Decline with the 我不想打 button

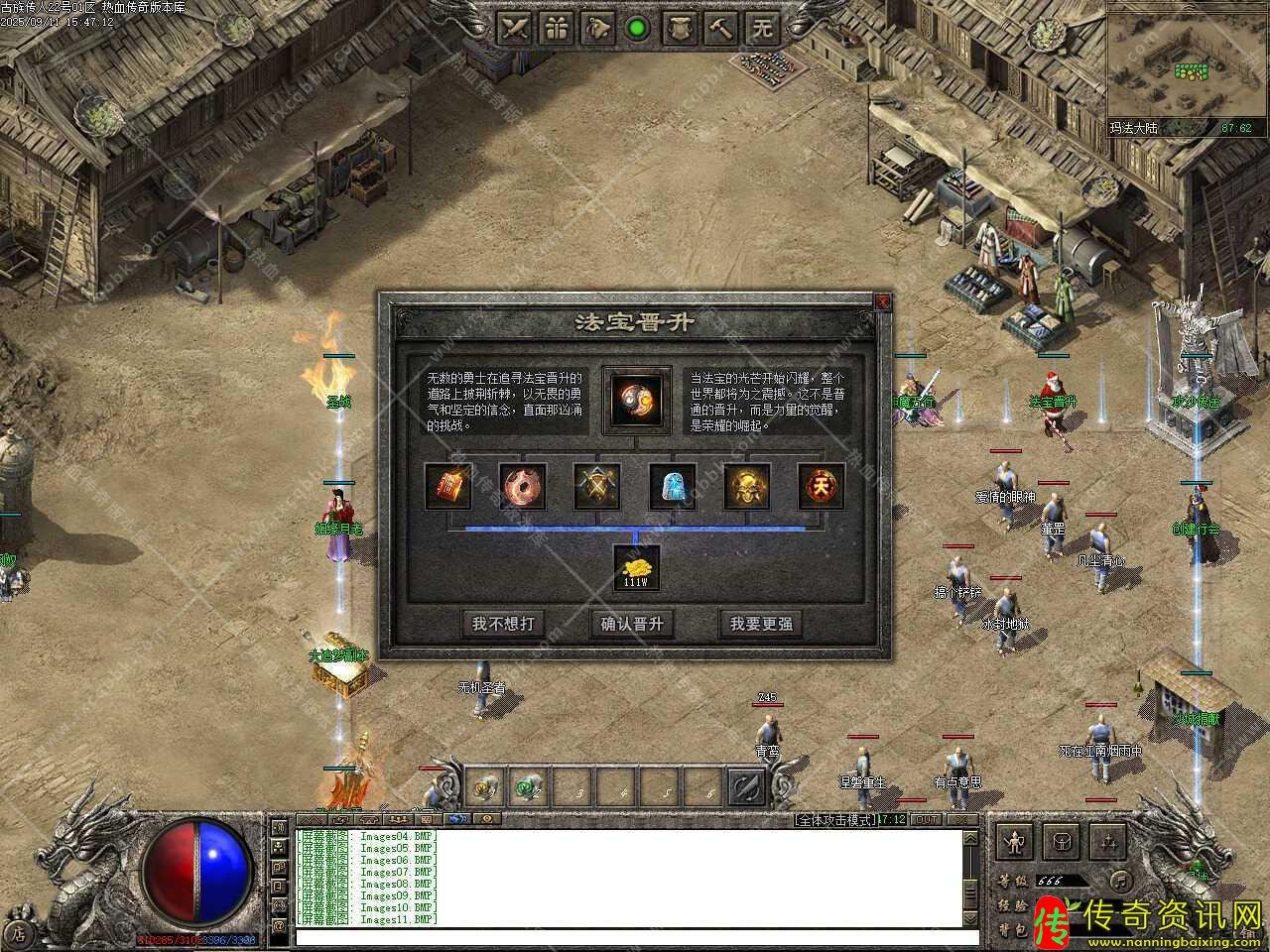point(504,624)
